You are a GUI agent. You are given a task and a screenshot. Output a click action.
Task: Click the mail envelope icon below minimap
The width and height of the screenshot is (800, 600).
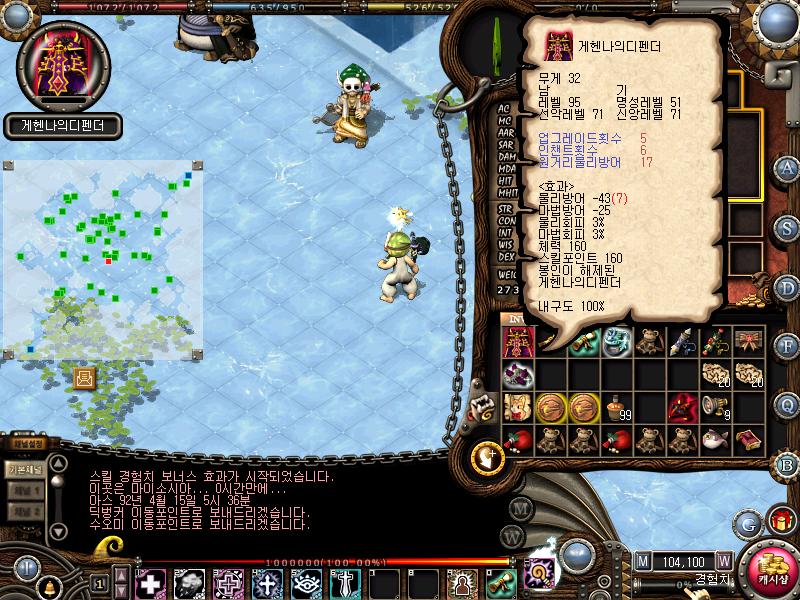pos(84,378)
